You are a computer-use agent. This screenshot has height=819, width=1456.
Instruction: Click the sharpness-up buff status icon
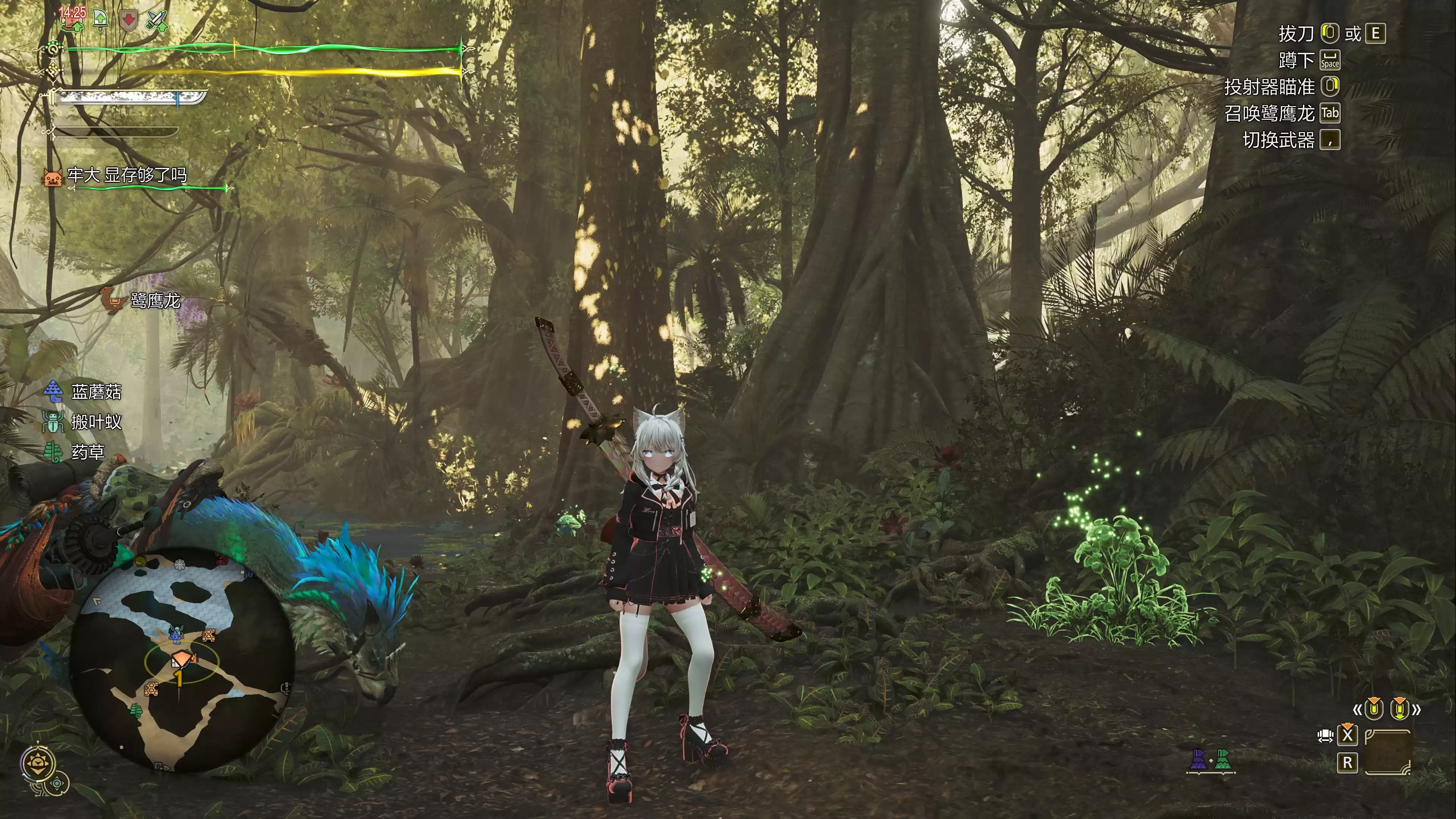pos(100,20)
